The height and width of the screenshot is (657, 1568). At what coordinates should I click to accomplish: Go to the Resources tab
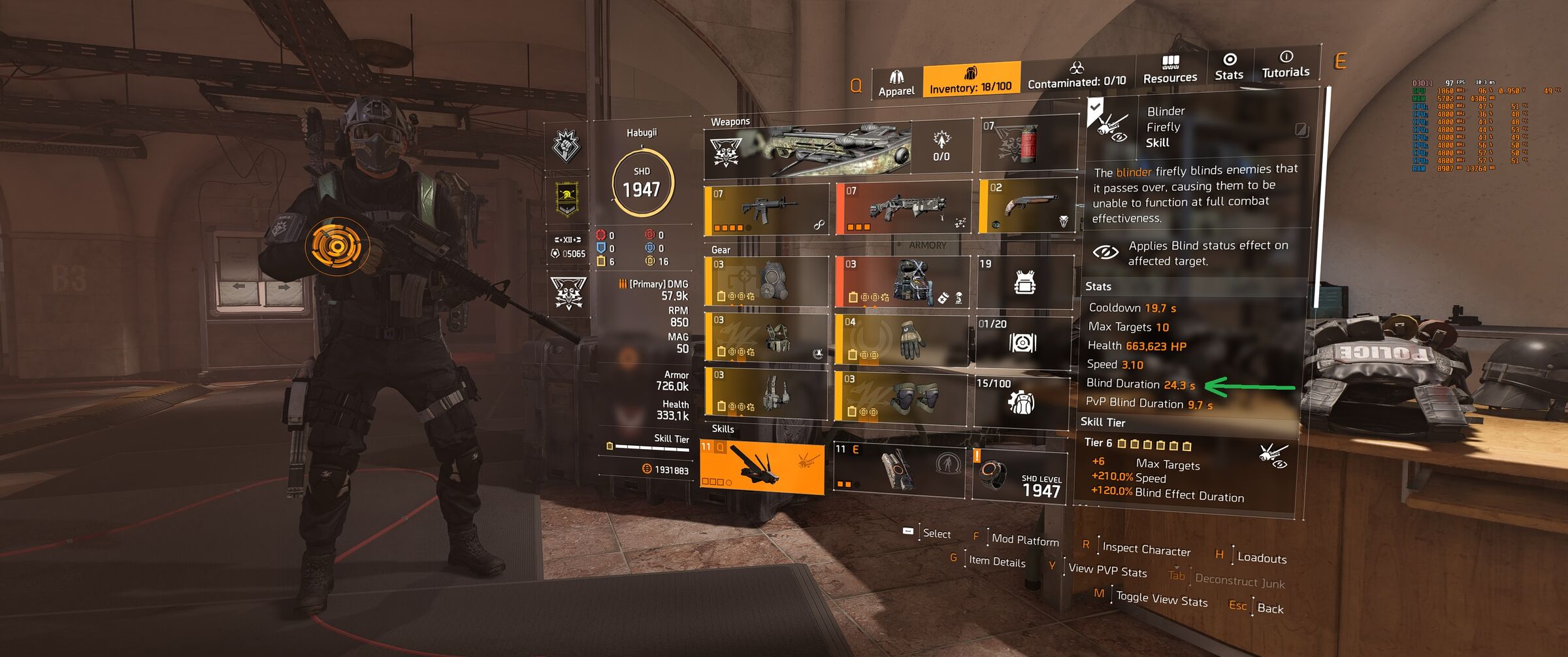1169,71
